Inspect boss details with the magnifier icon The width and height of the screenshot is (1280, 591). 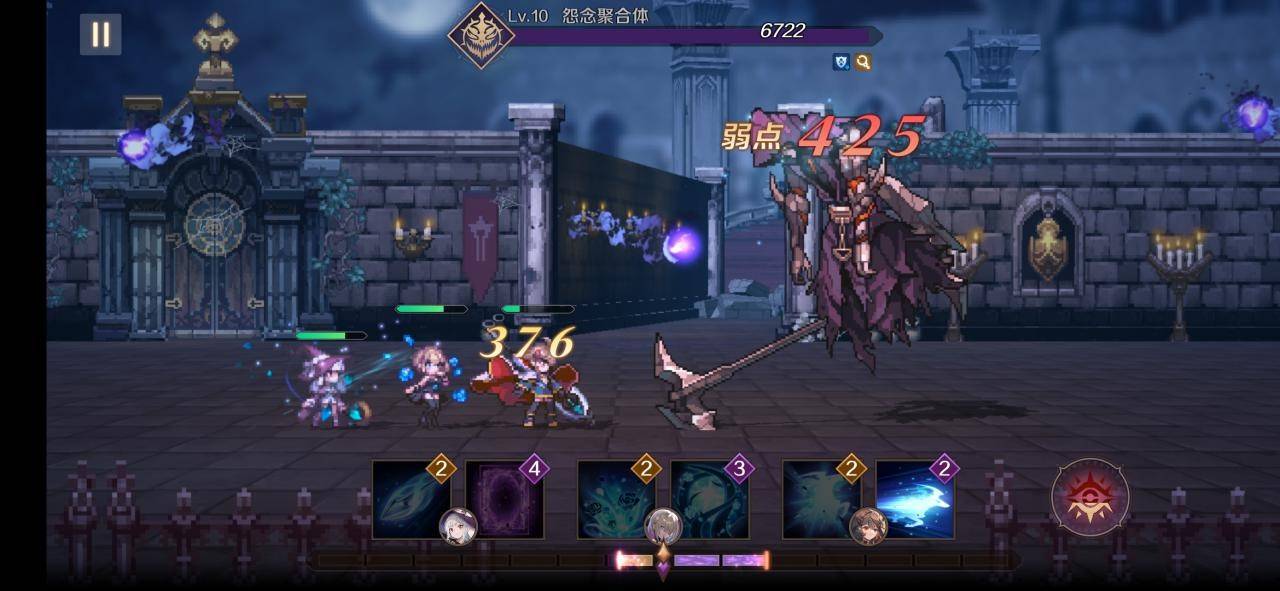(x=862, y=62)
